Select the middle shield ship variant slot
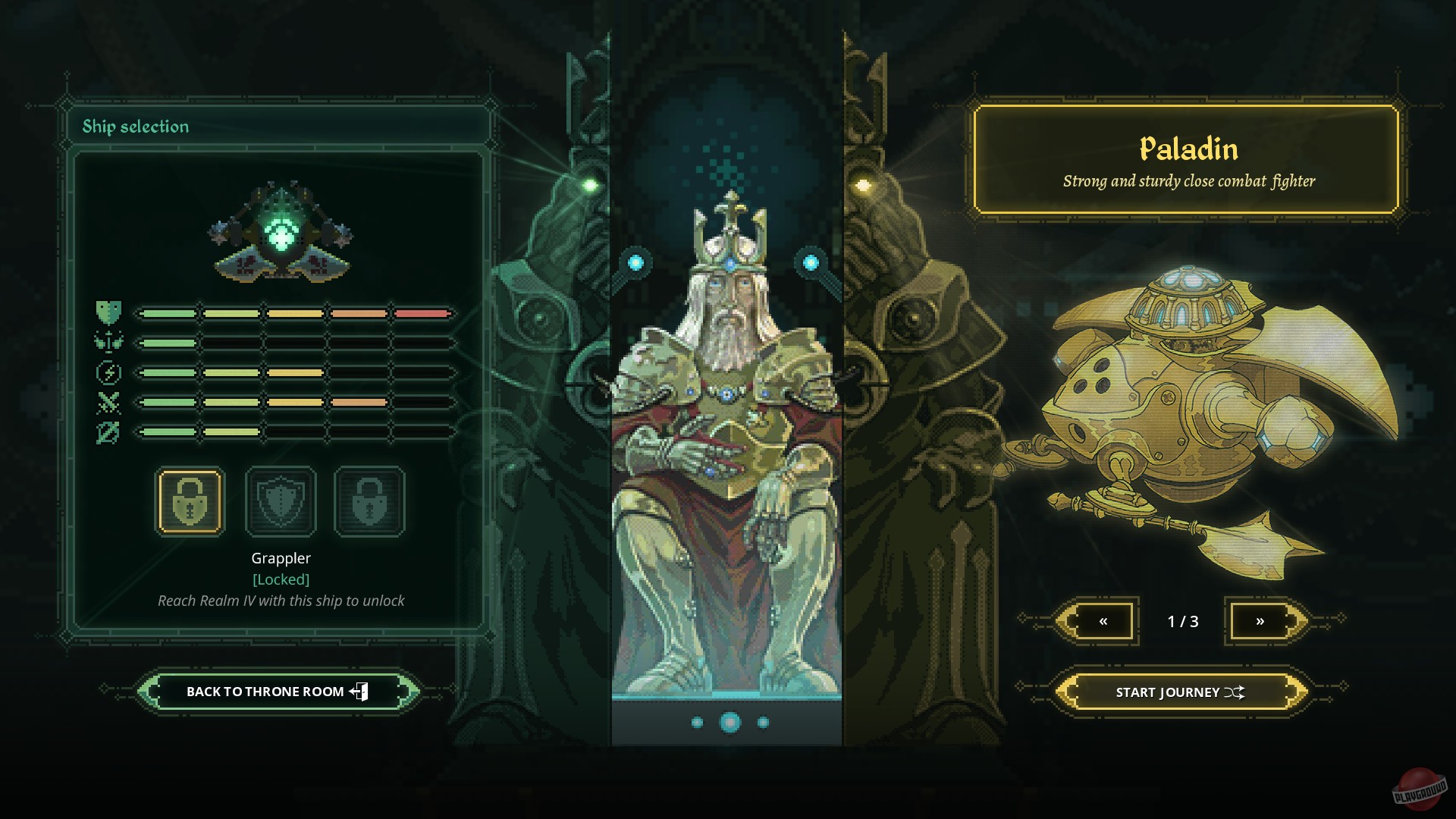Viewport: 1456px width, 819px height. 279,502
